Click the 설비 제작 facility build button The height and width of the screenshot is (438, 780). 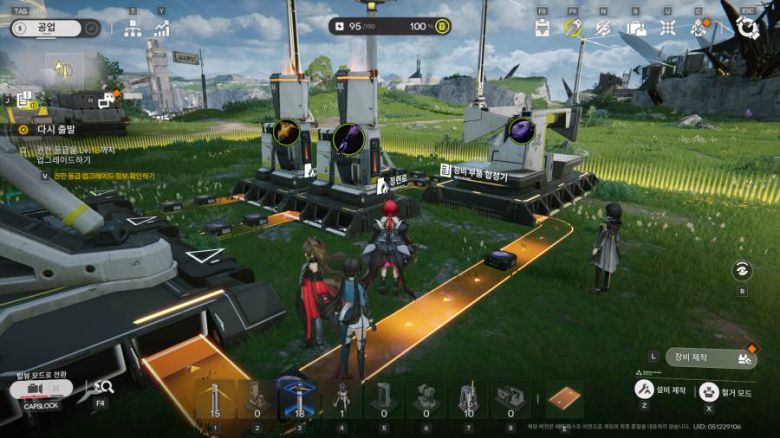pyautogui.click(x=646, y=388)
